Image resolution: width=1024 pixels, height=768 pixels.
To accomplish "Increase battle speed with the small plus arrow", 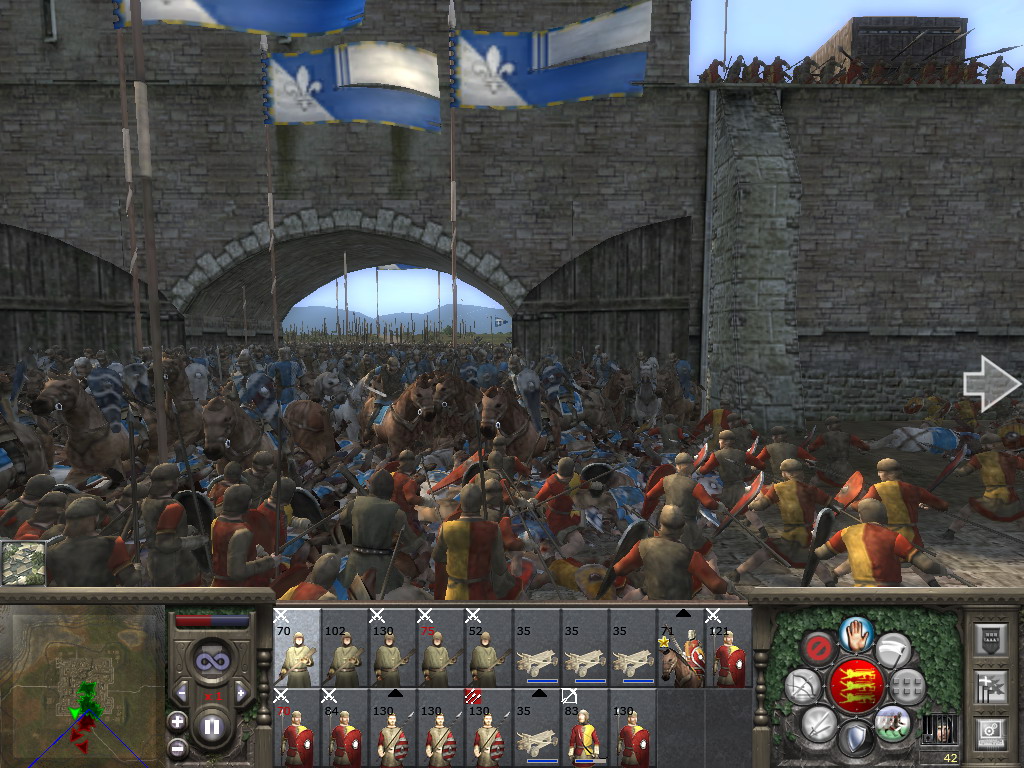I will pos(241,692).
